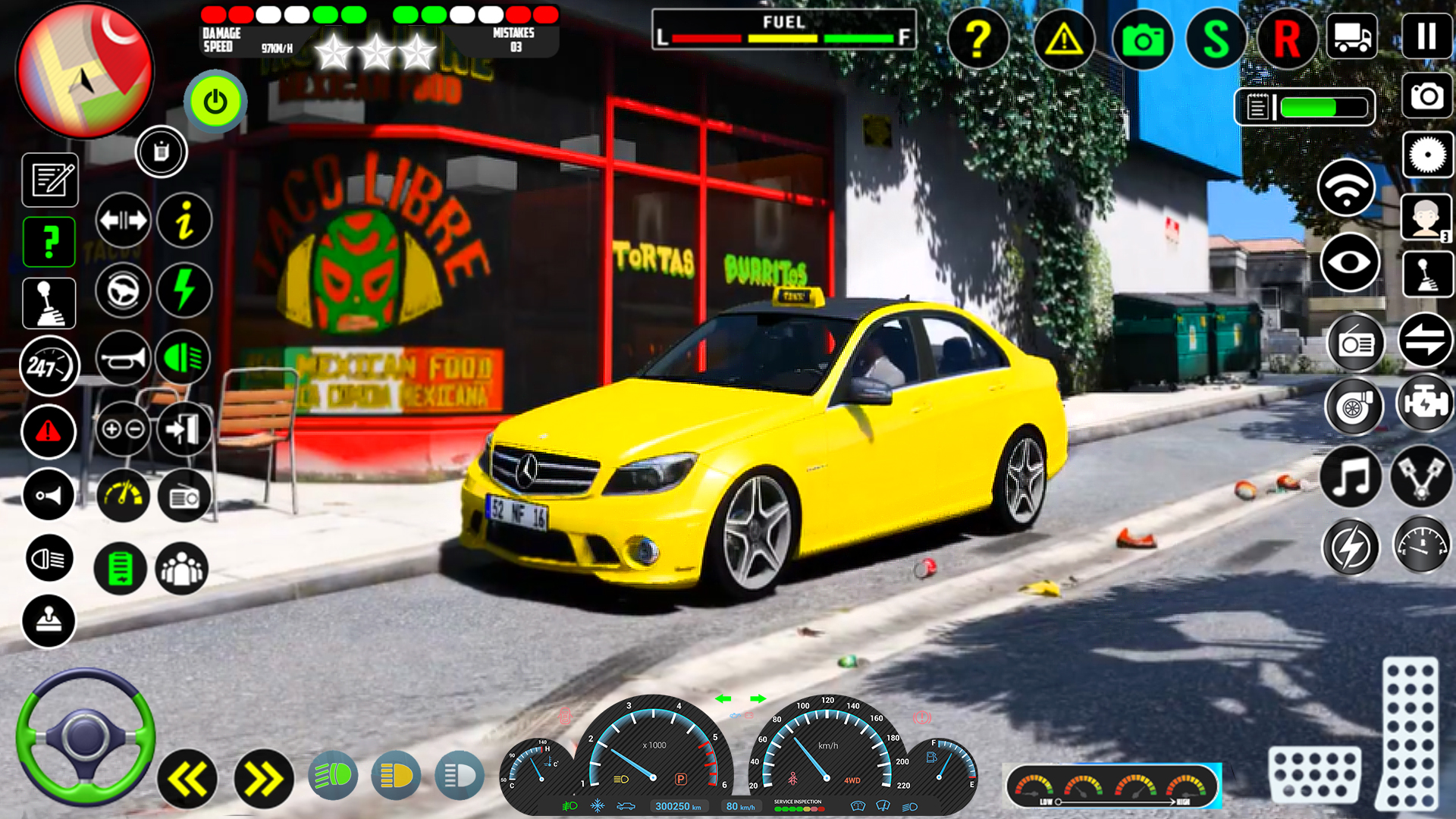Select the gear shifter control

point(49,302)
